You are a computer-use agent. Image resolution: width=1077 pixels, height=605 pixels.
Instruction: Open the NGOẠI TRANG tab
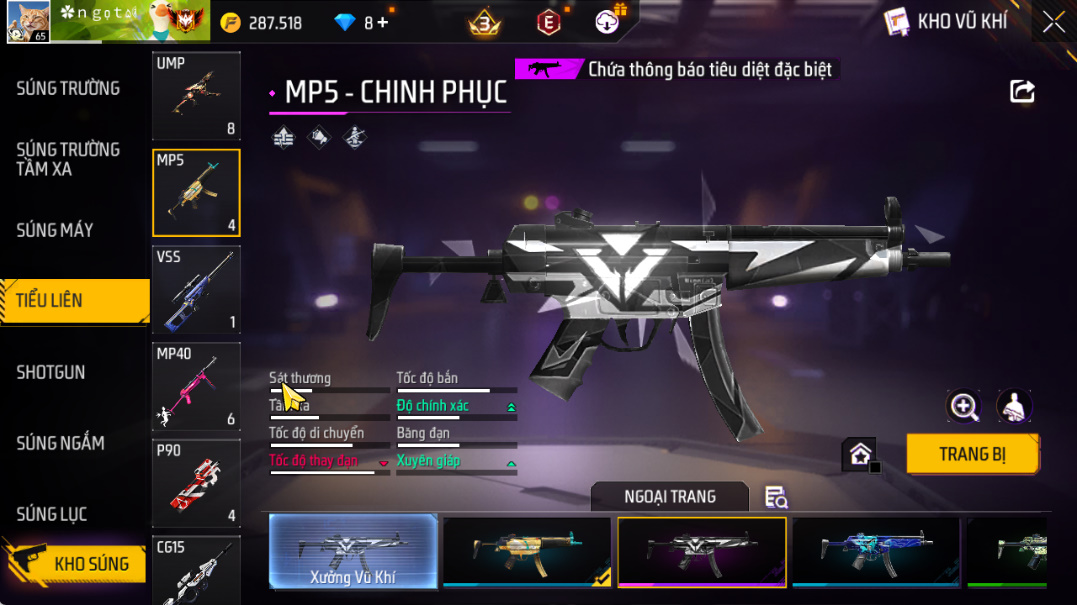pos(669,497)
